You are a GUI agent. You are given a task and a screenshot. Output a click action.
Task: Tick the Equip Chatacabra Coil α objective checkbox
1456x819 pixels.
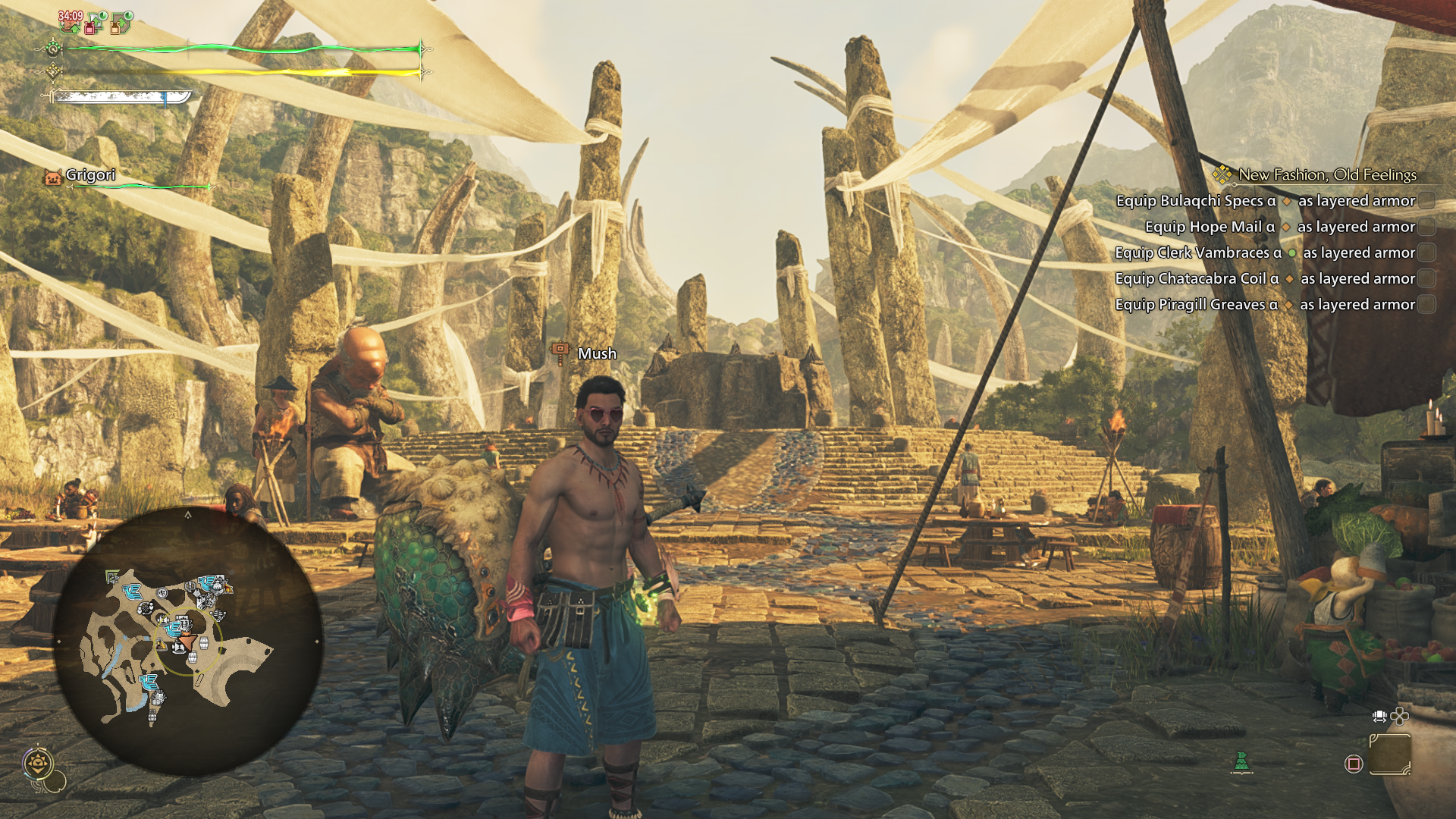pyautogui.click(x=1426, y=278)
